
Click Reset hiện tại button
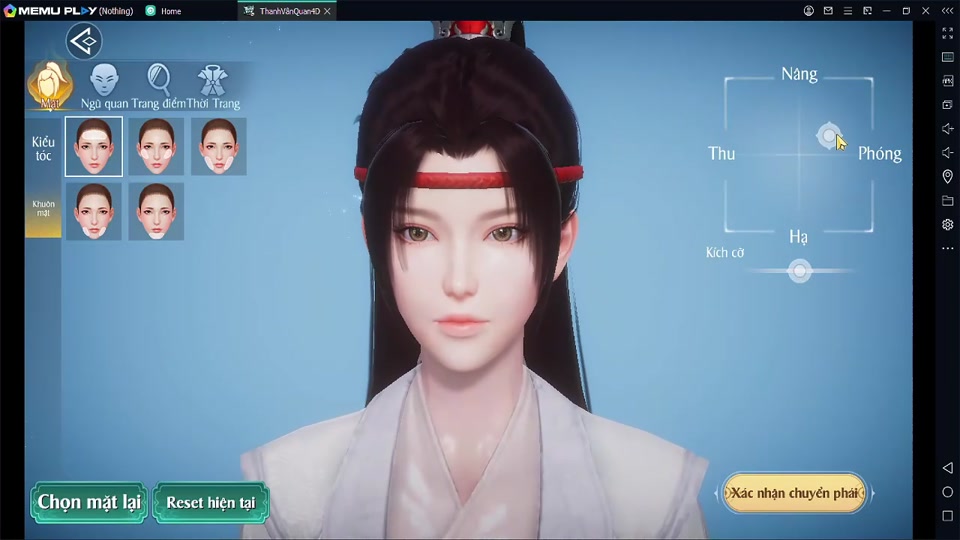[211, 502]
